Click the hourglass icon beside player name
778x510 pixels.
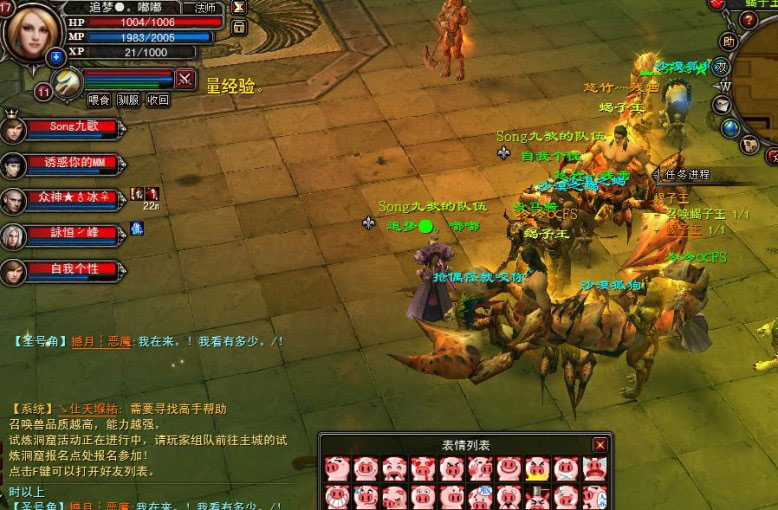239,7
